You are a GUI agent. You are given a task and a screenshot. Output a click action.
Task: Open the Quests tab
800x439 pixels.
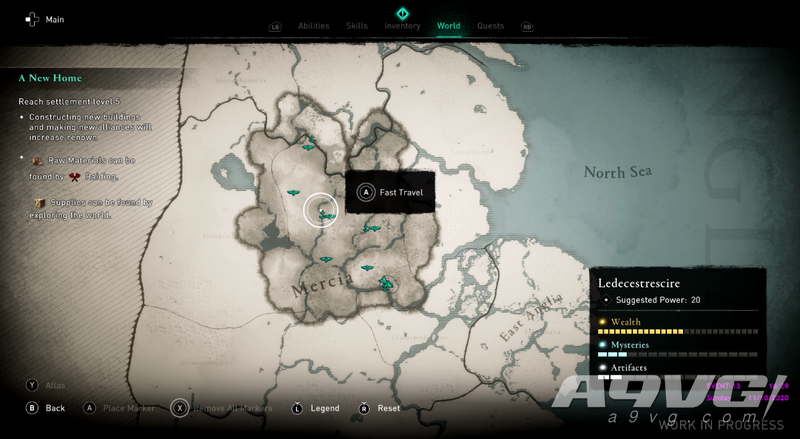pyautogui.click(x=490, y=26)
